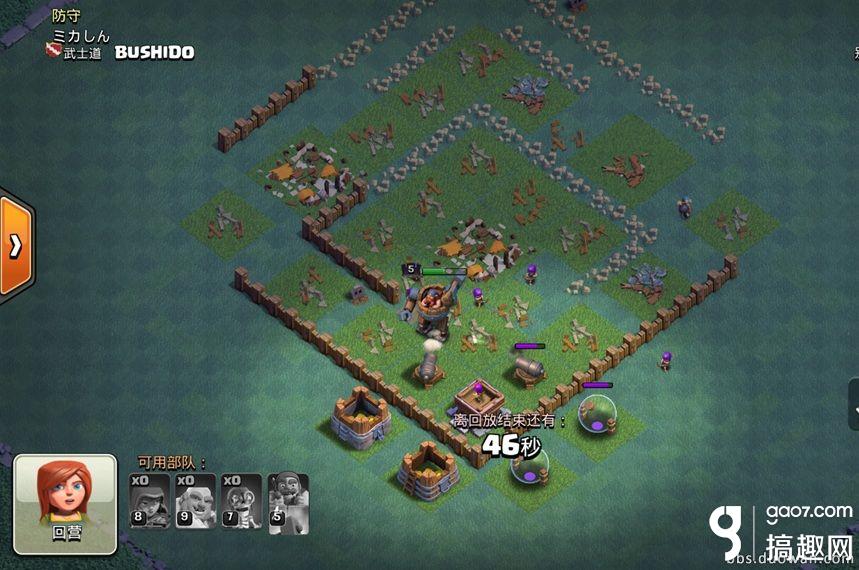Pick the Battle Machine hero card
The image size is (859, 570).
[x=288, y=501]
